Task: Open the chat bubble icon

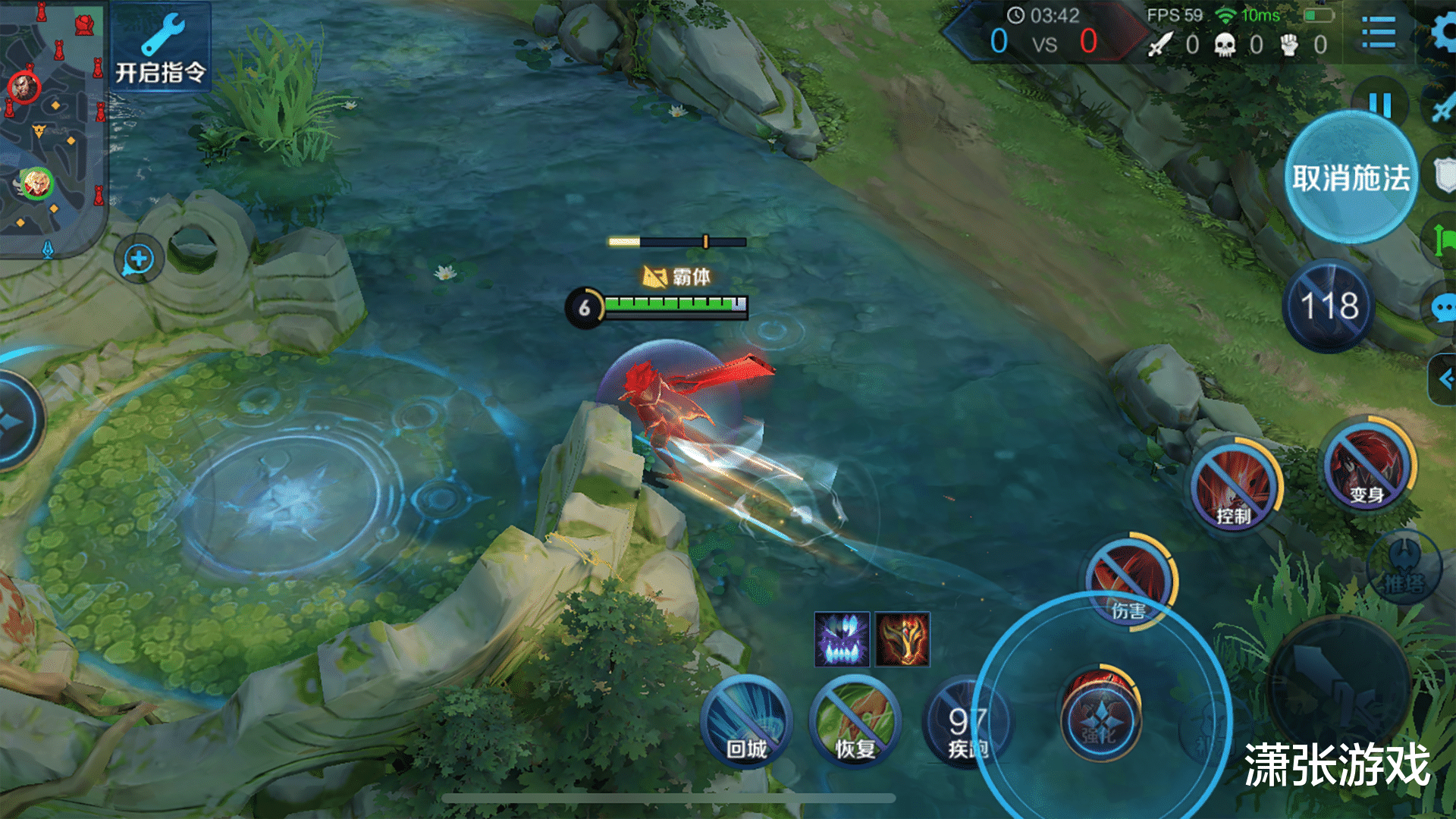Action: (x=1442, y=309)
